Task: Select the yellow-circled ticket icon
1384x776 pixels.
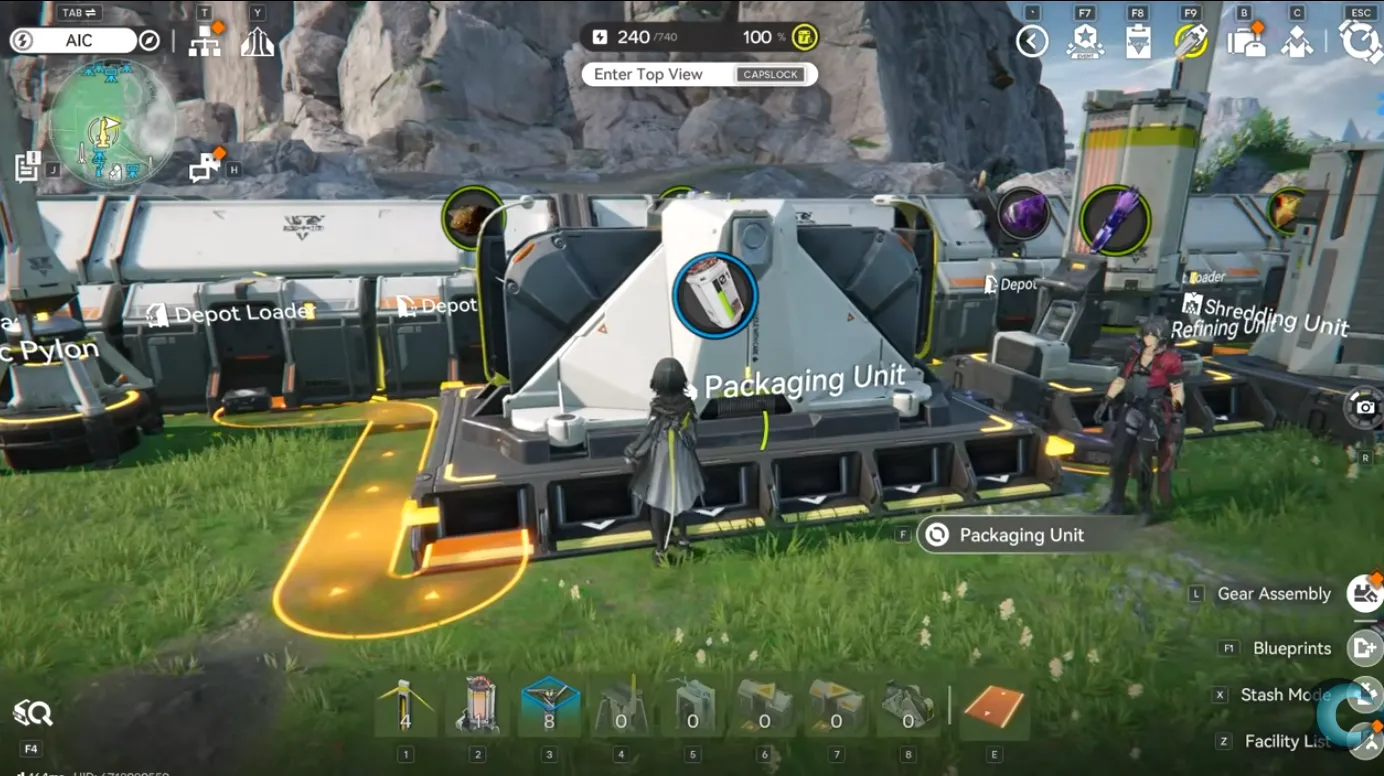Action: 1191,41
